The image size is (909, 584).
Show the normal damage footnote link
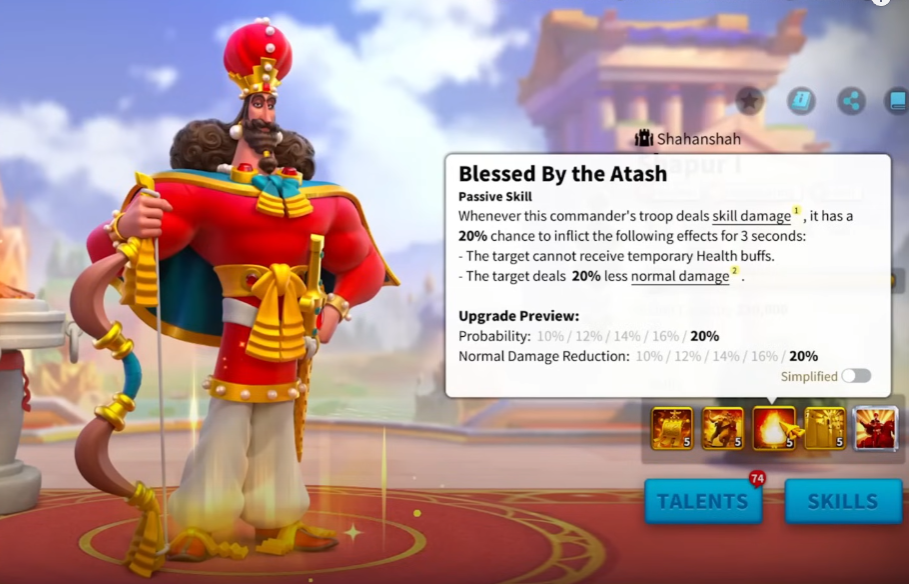pos(680,276)
